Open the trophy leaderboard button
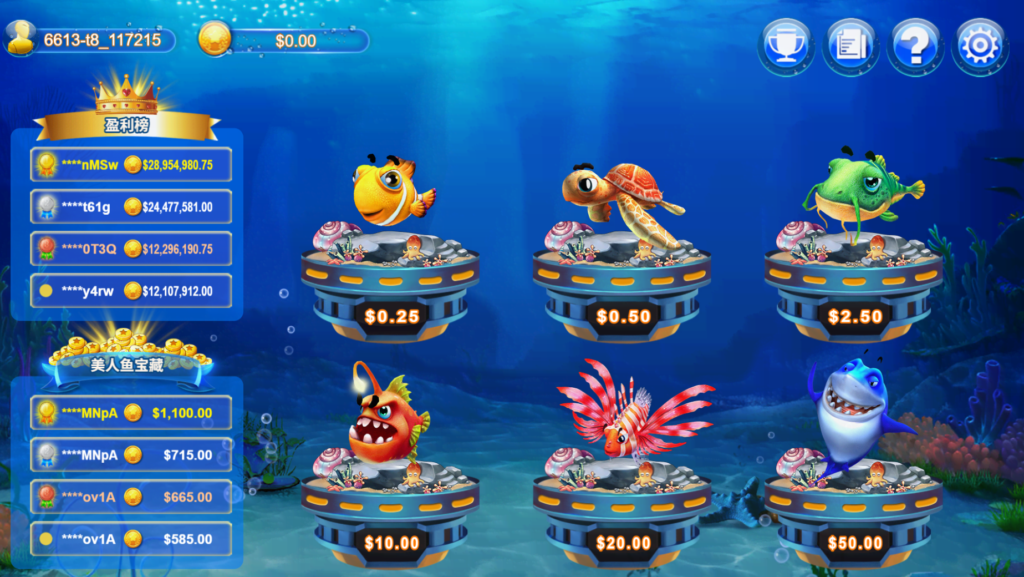Screen dimensions: 1024x577 click(785, 46)
